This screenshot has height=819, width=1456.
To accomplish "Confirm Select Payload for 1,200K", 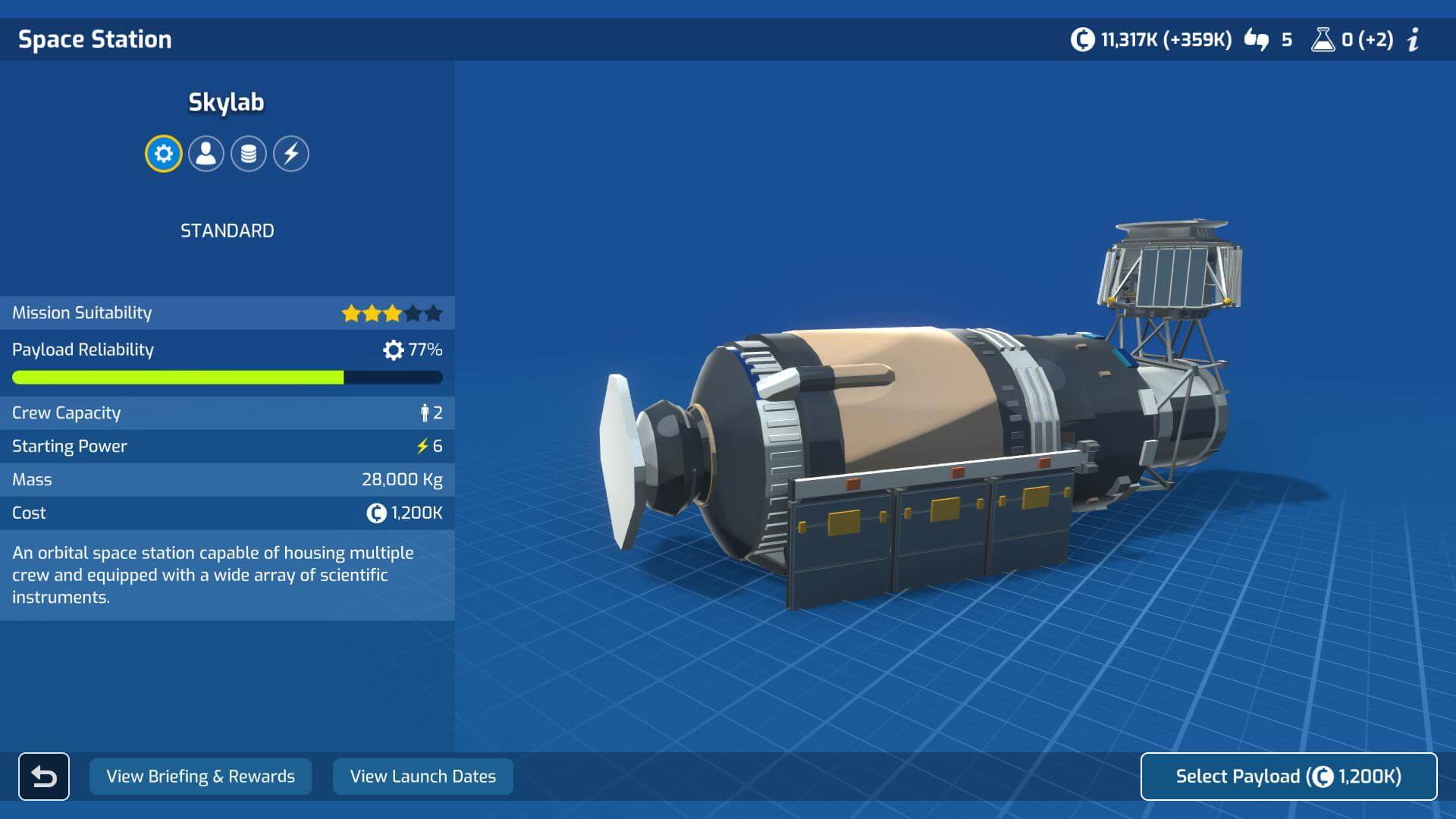I will (x=1288, y=777).
